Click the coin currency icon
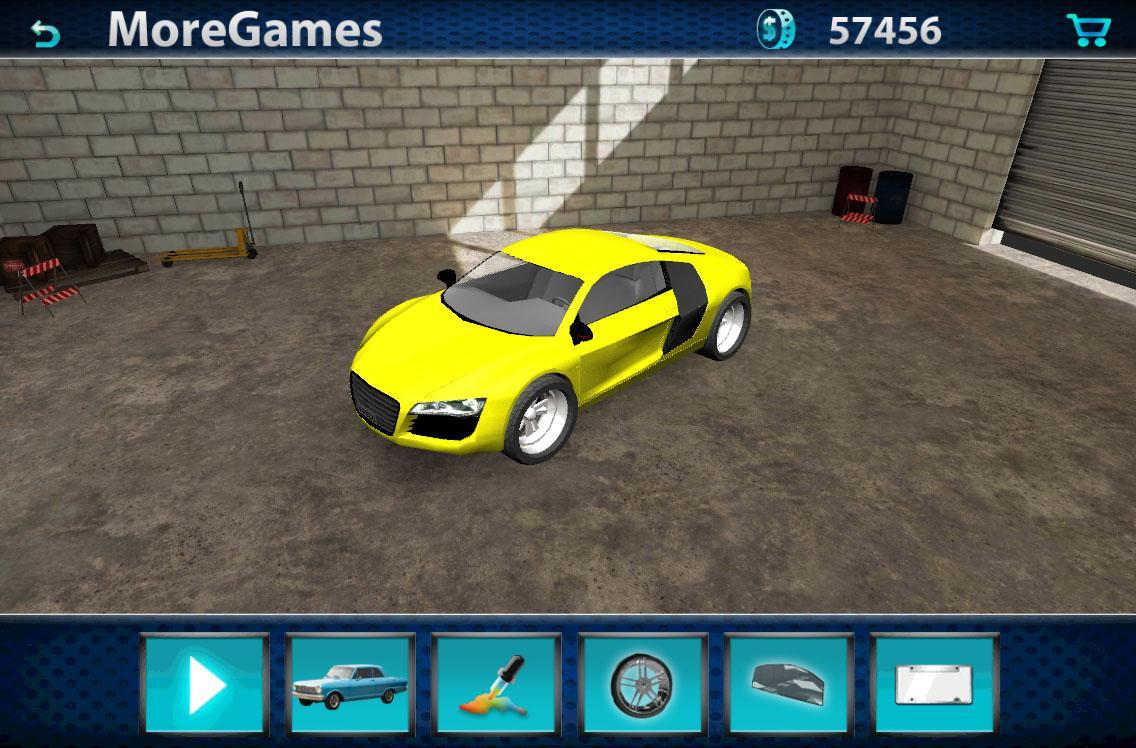This screenshot has height=748, width=1136. click(776, 31)
